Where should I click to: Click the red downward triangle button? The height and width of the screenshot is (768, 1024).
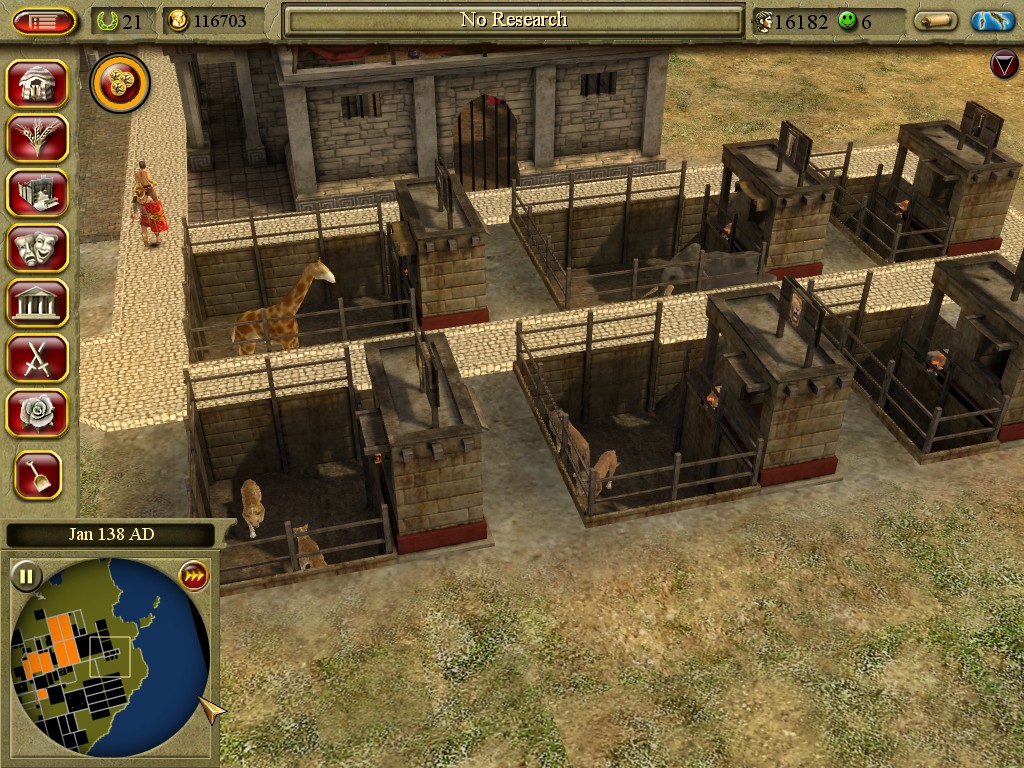[x=1003, y=65]
